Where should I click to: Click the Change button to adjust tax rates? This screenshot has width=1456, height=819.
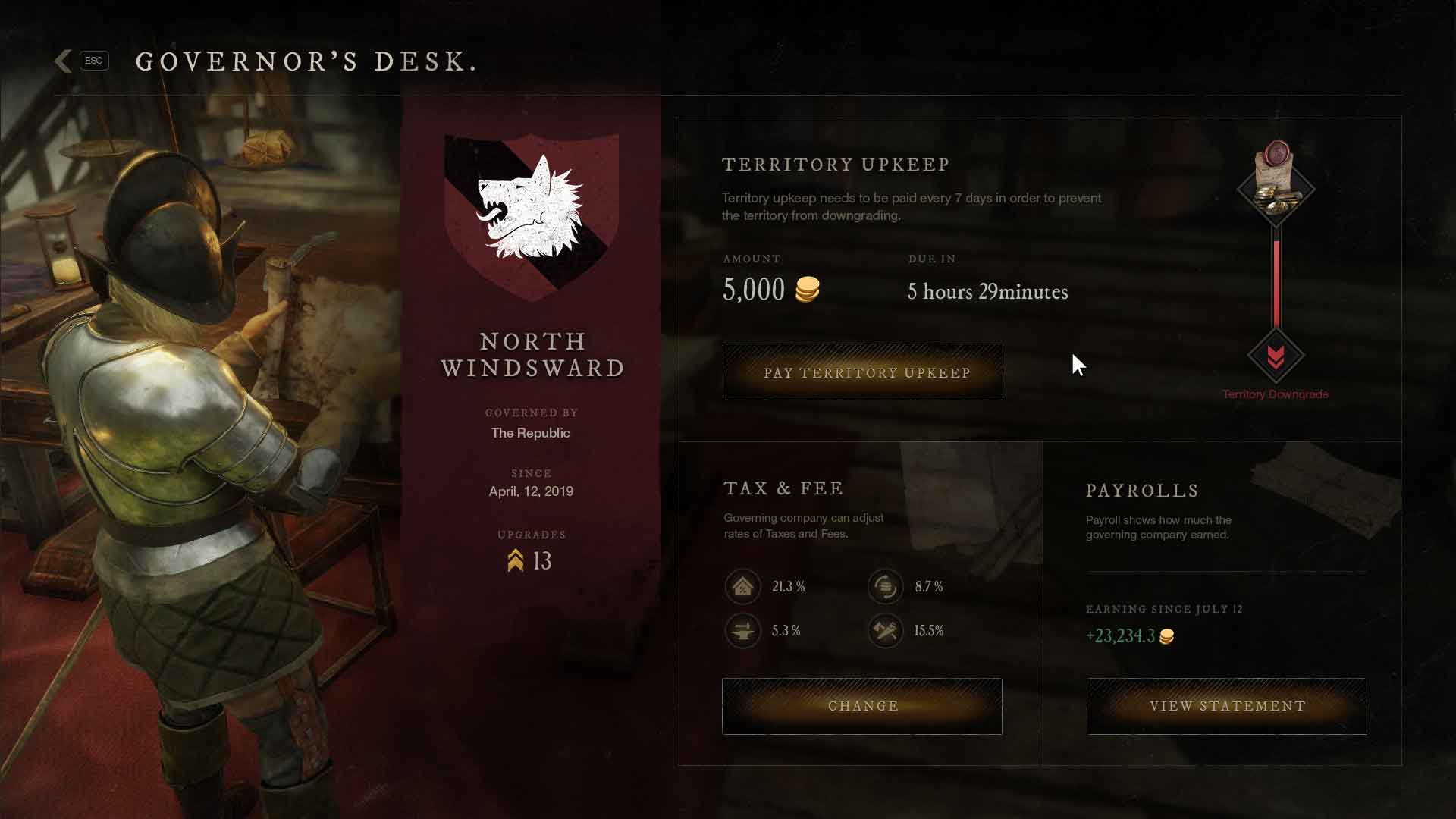click(861, 705)
